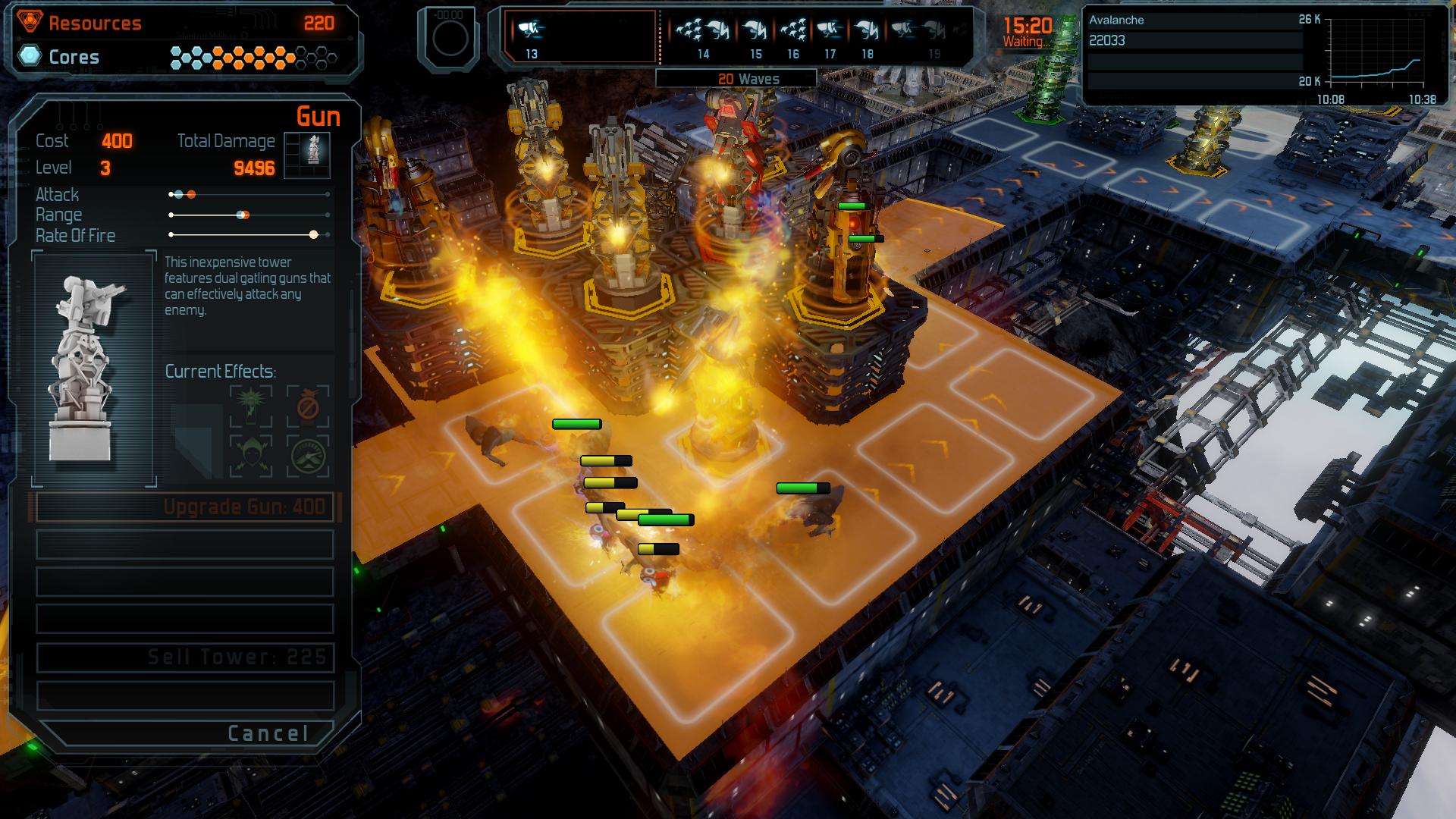Select the Gun tower title header
Viewport: 1456px width, 819px height.
coord(319,116)
